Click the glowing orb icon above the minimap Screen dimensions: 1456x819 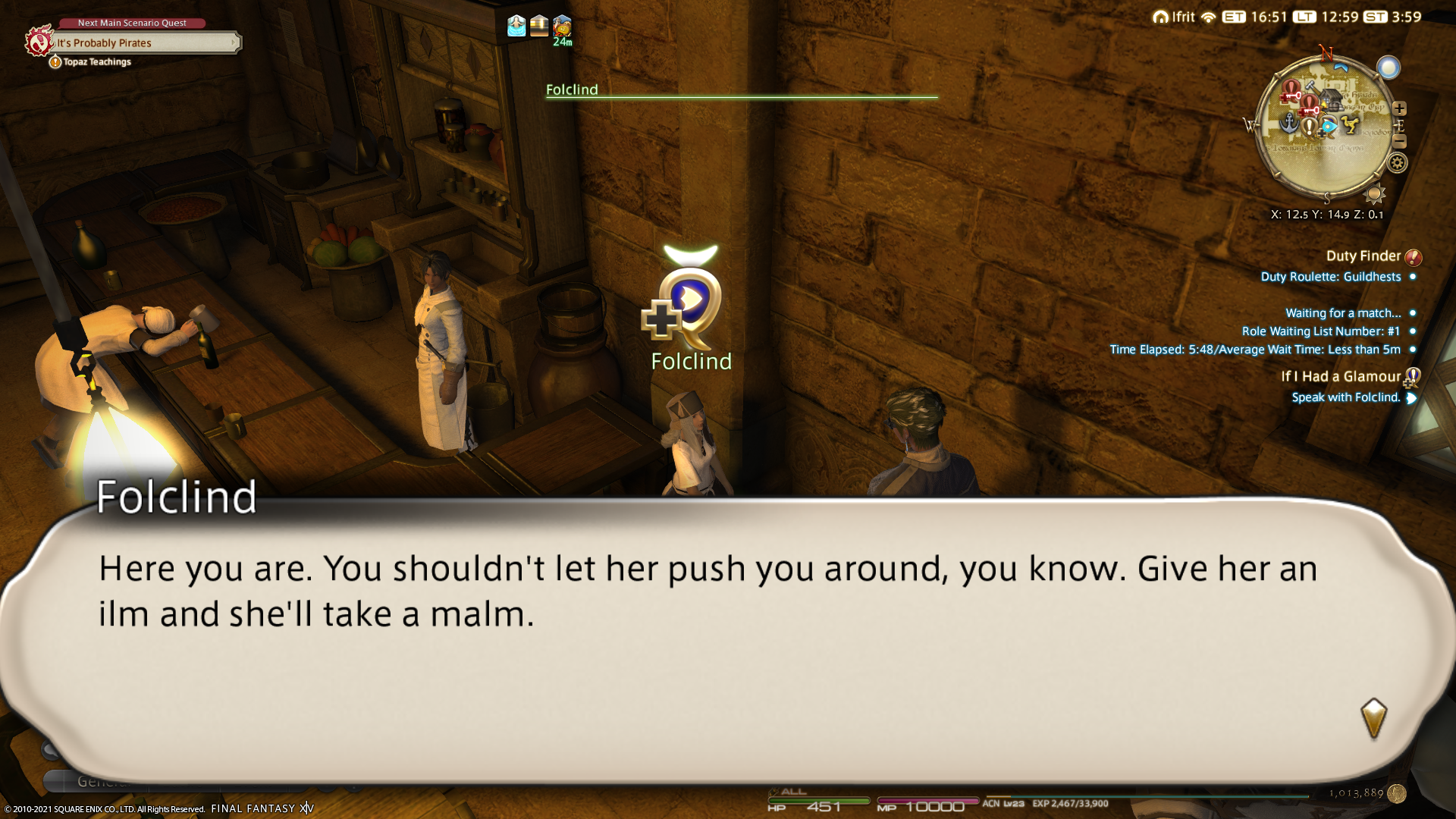[1389, 68]
